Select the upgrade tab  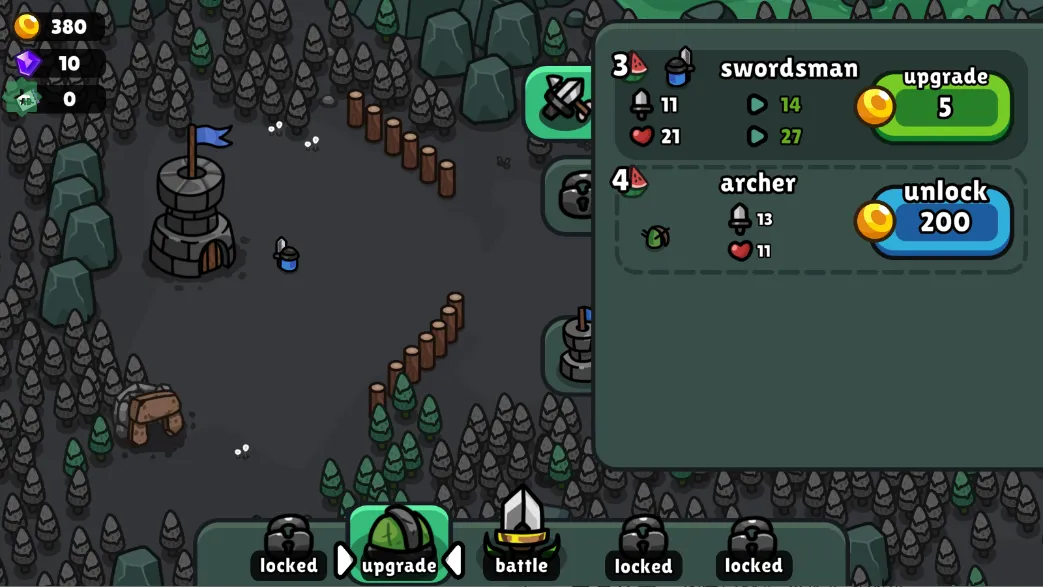click(x=399, y=545)
